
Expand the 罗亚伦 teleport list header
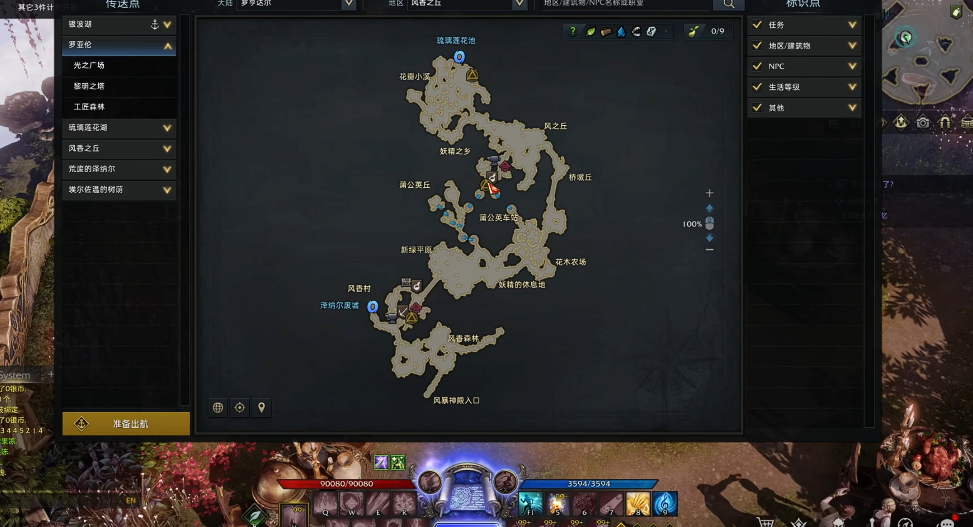pos(119,45)
